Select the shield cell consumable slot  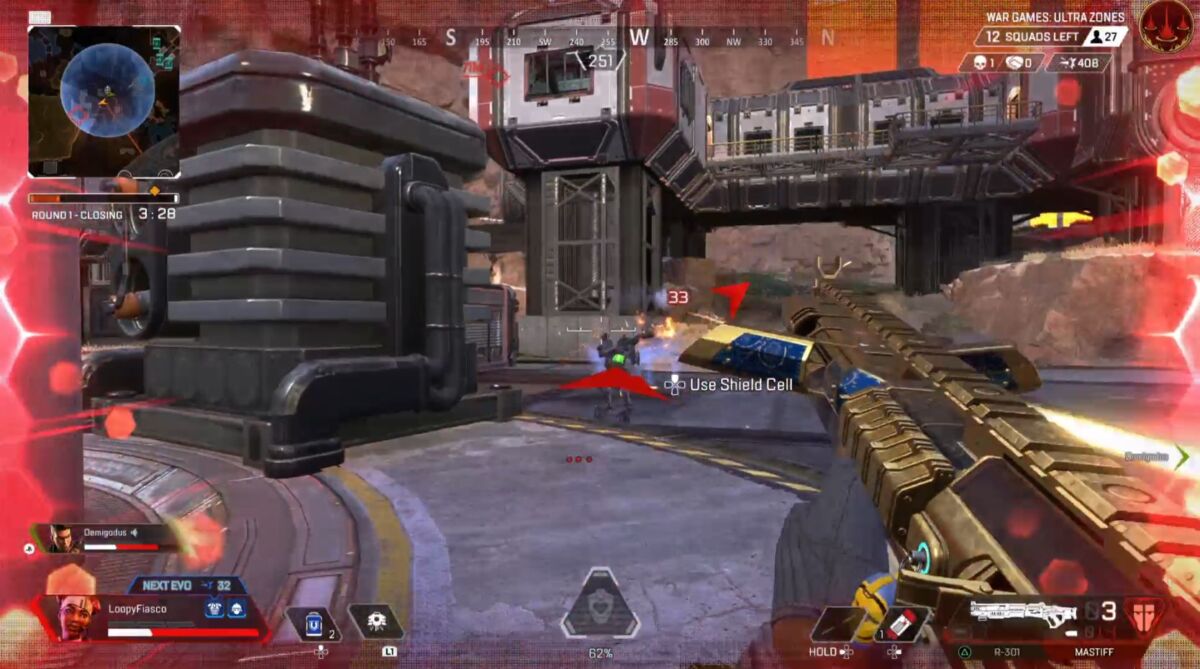click(x=314, y=623)
